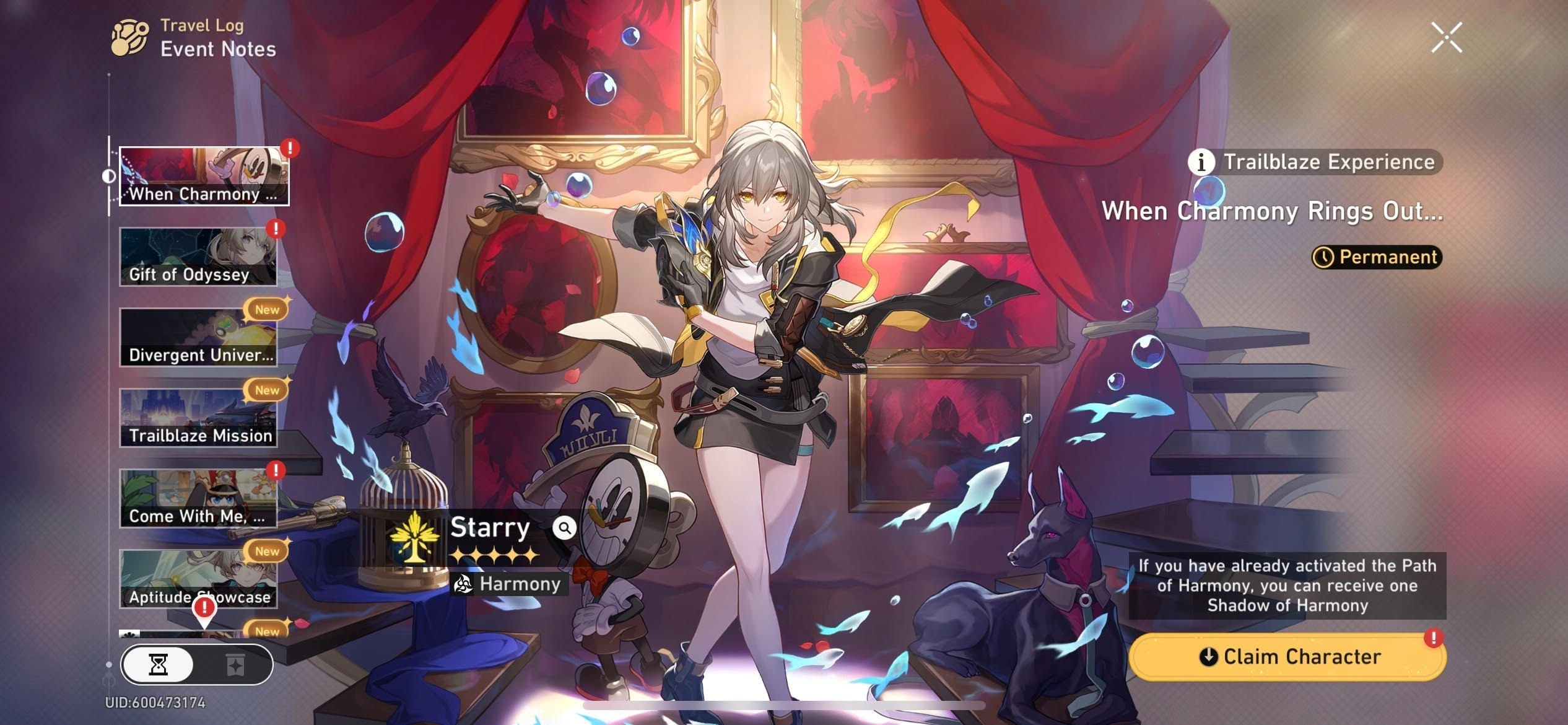Click the info icon next to Trailblaze Experience
The height and width of the screenshot is (725, 1568).
[x=1201, y=162]
